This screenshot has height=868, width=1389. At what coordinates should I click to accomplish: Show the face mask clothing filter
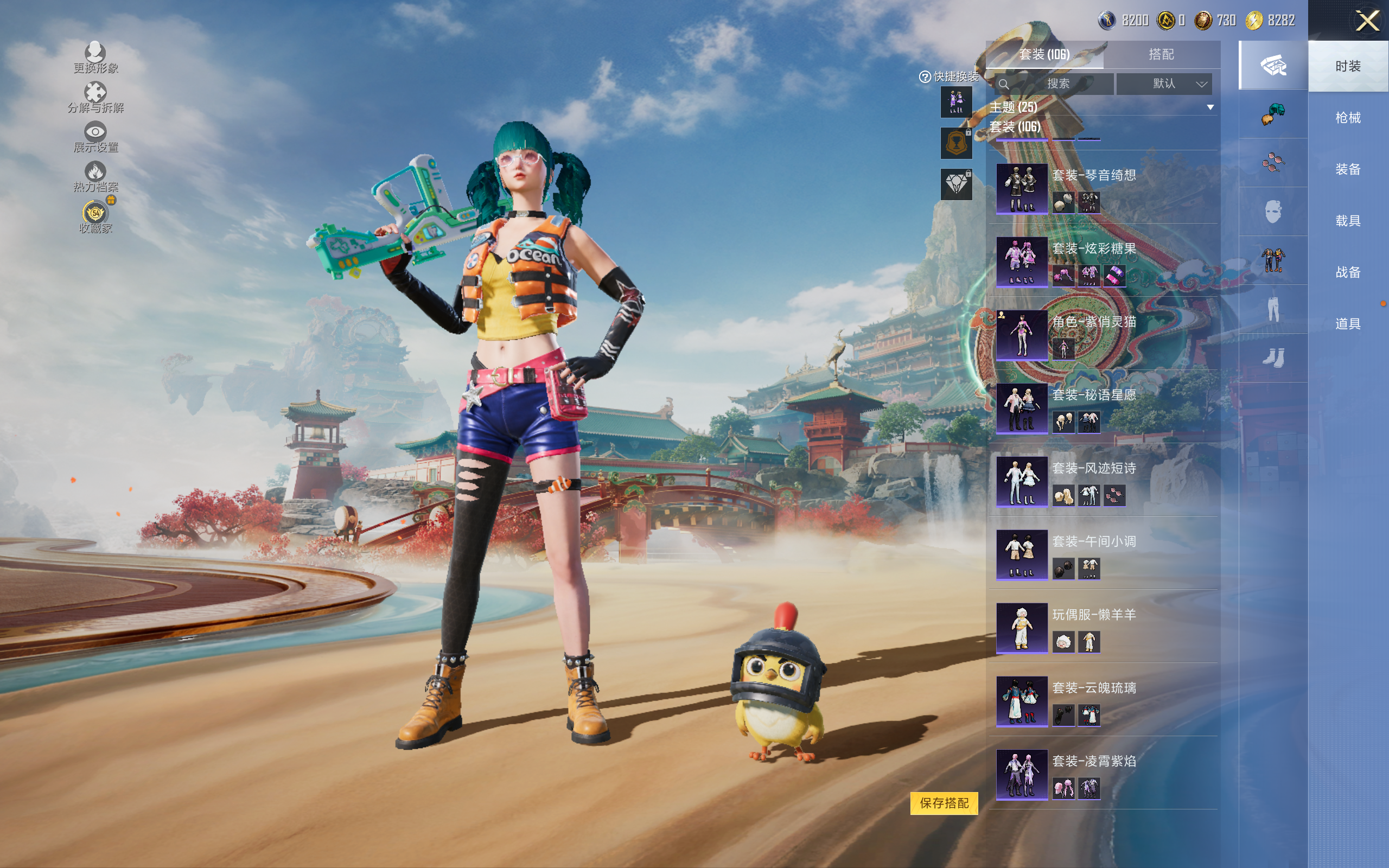[1273, 212]
